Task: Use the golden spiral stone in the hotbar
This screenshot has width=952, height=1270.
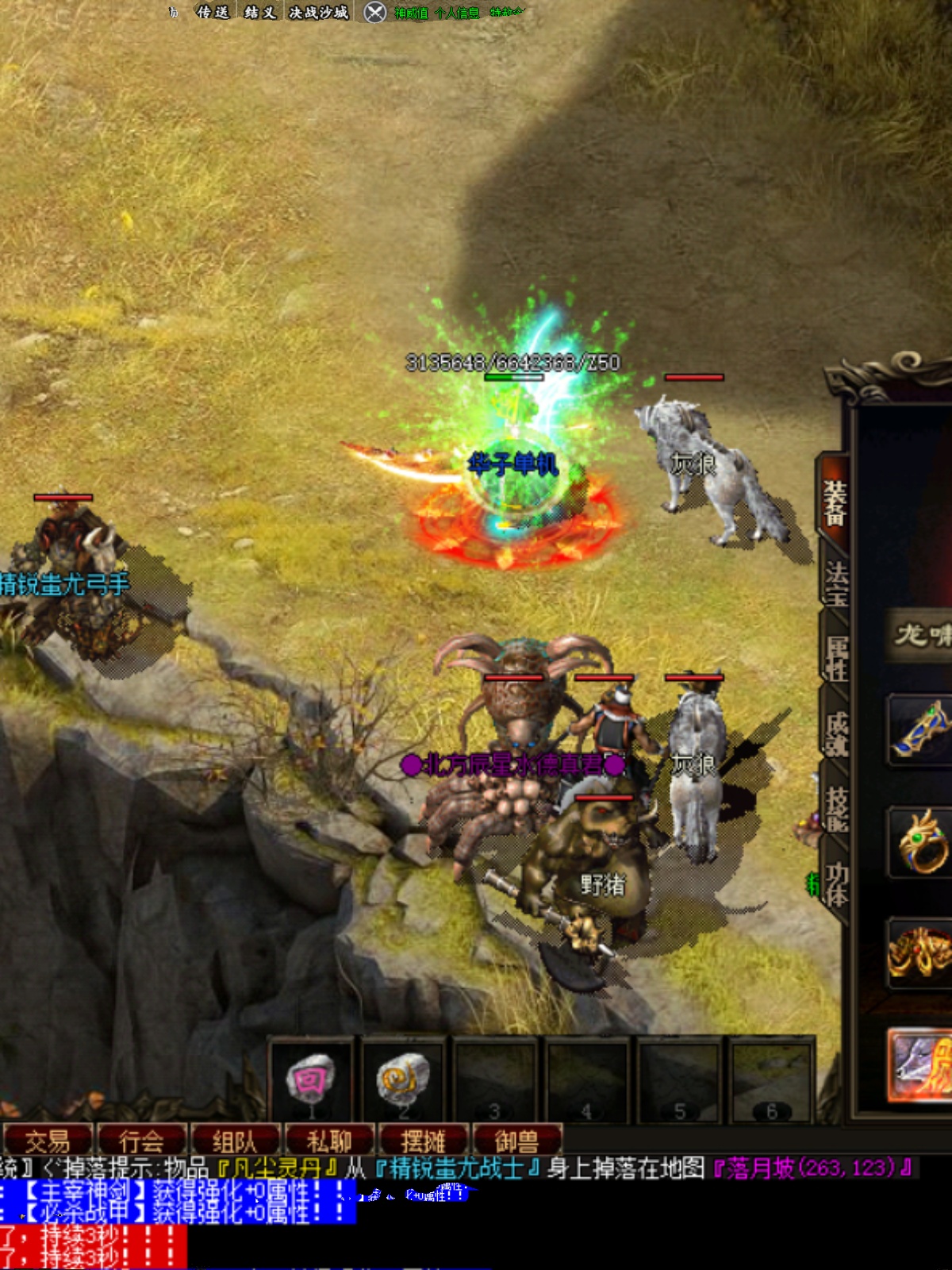Action: 403,1079
